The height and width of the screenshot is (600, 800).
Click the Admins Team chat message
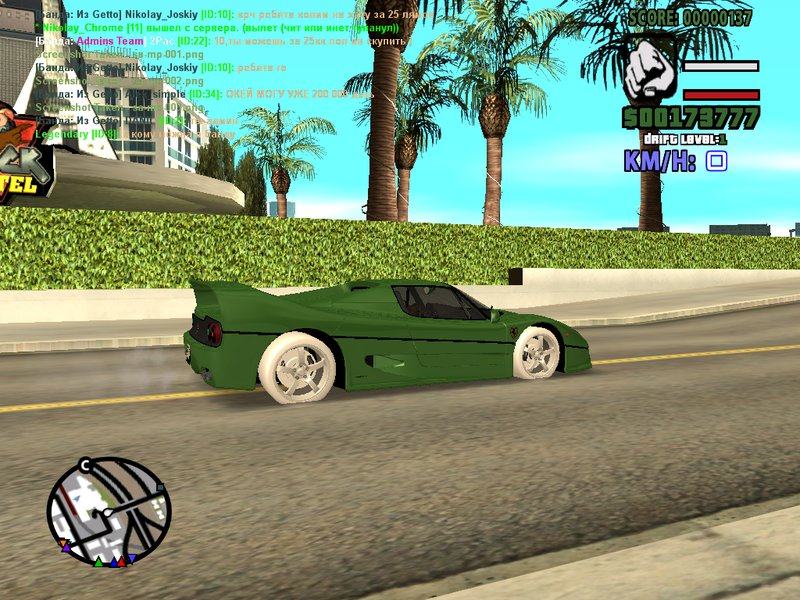pyautogui.click(x=222, y=41)
